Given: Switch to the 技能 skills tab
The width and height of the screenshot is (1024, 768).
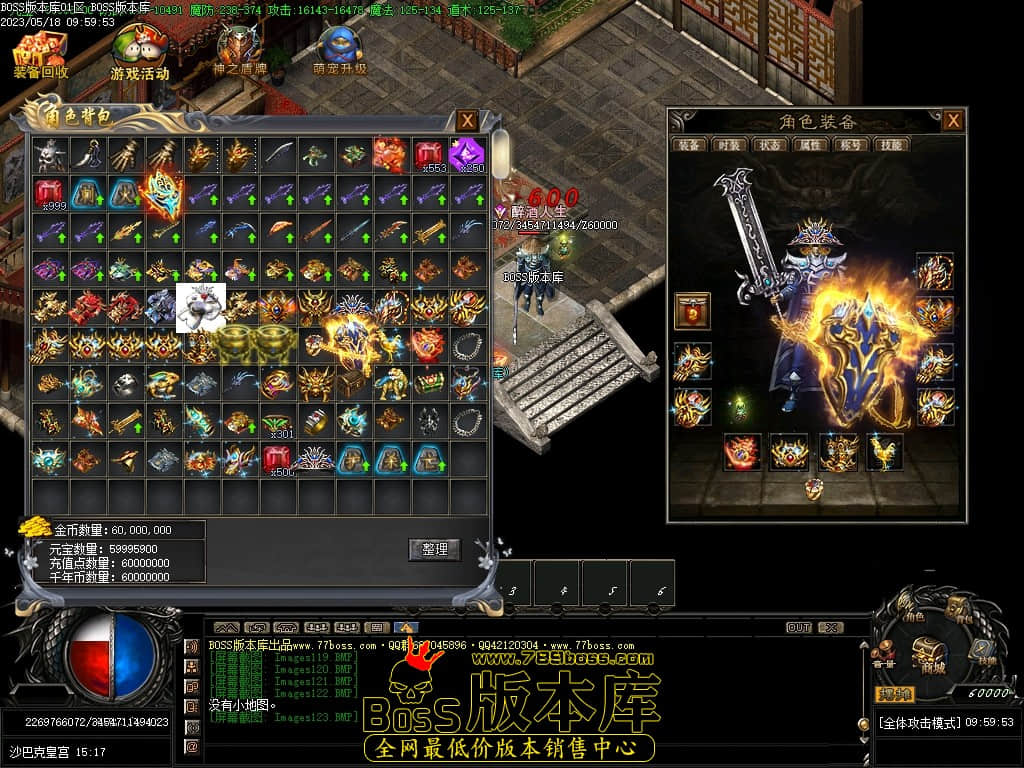Looking at the screenshot, I should point(889,145).
